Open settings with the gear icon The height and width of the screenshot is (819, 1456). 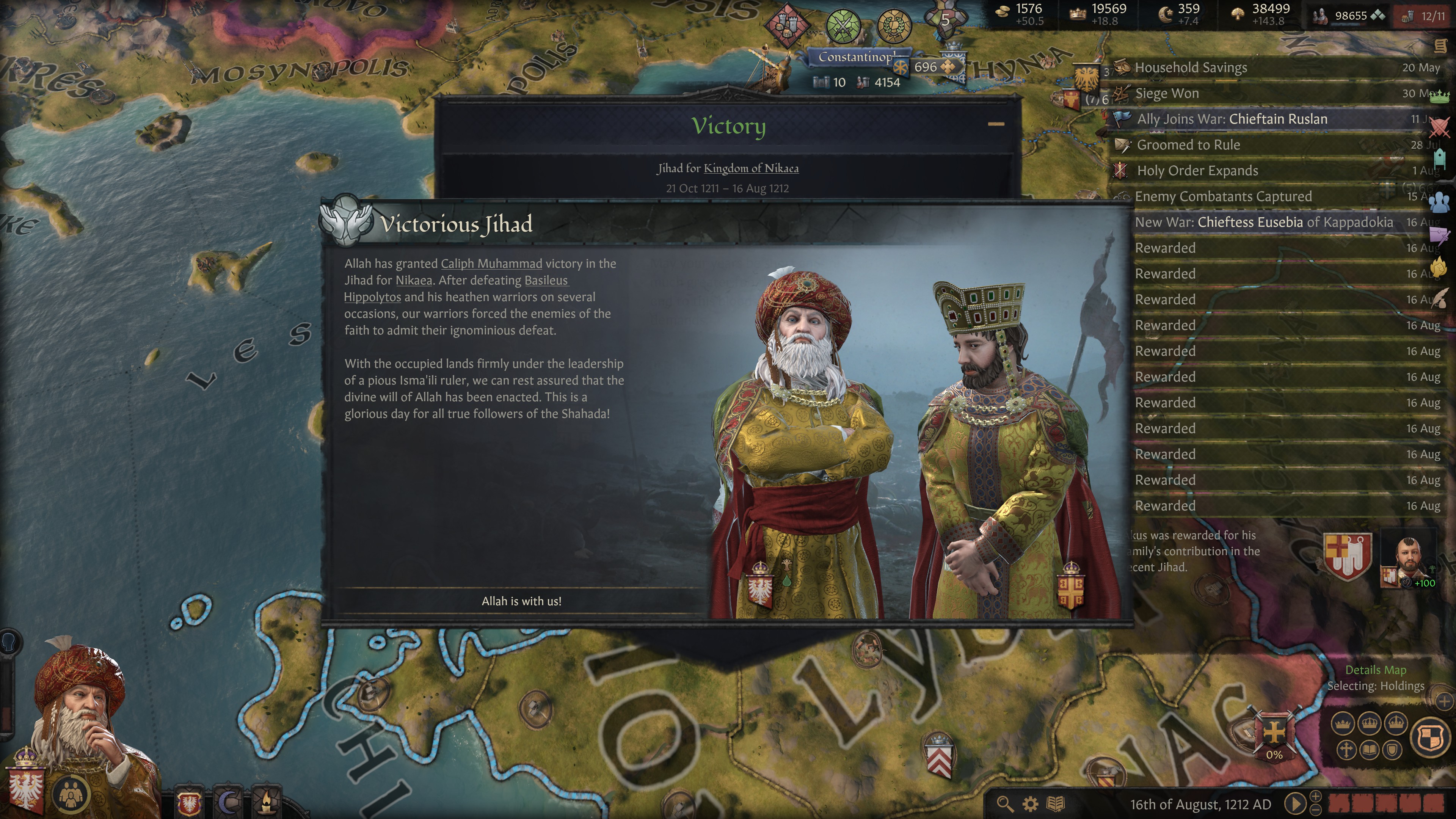tap(1031, 804)
